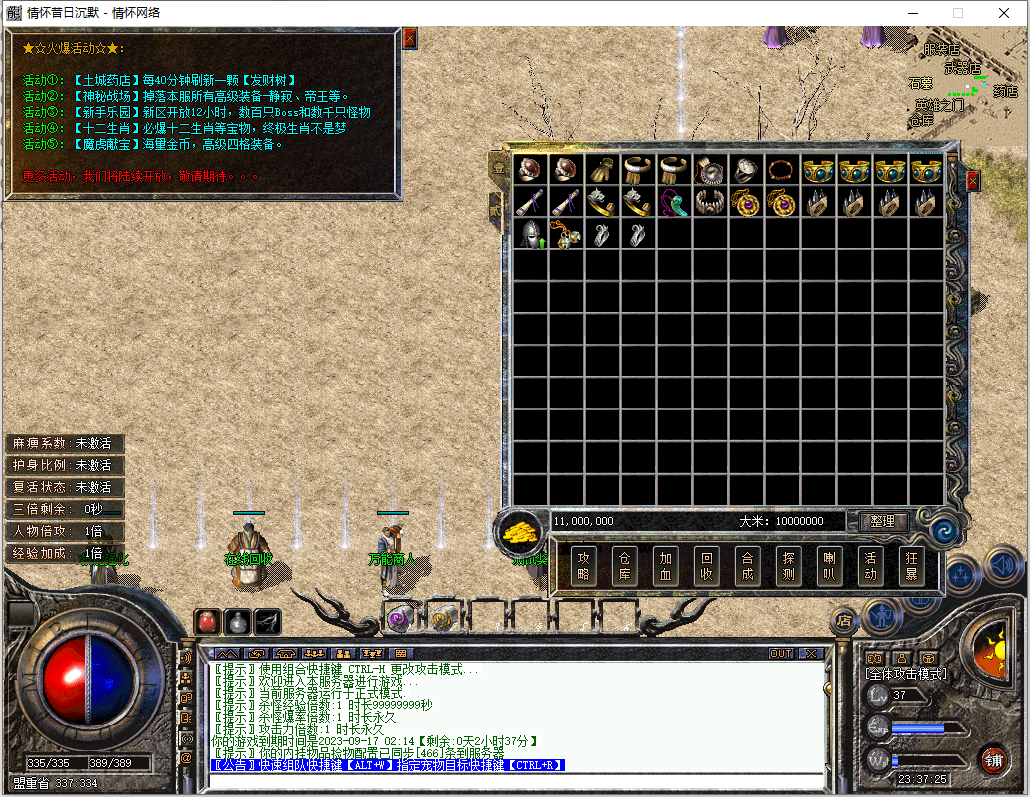Select the helmet item with green arrow
The image size is (1030, 797).
pyautogui.click(x=530, y=235)
